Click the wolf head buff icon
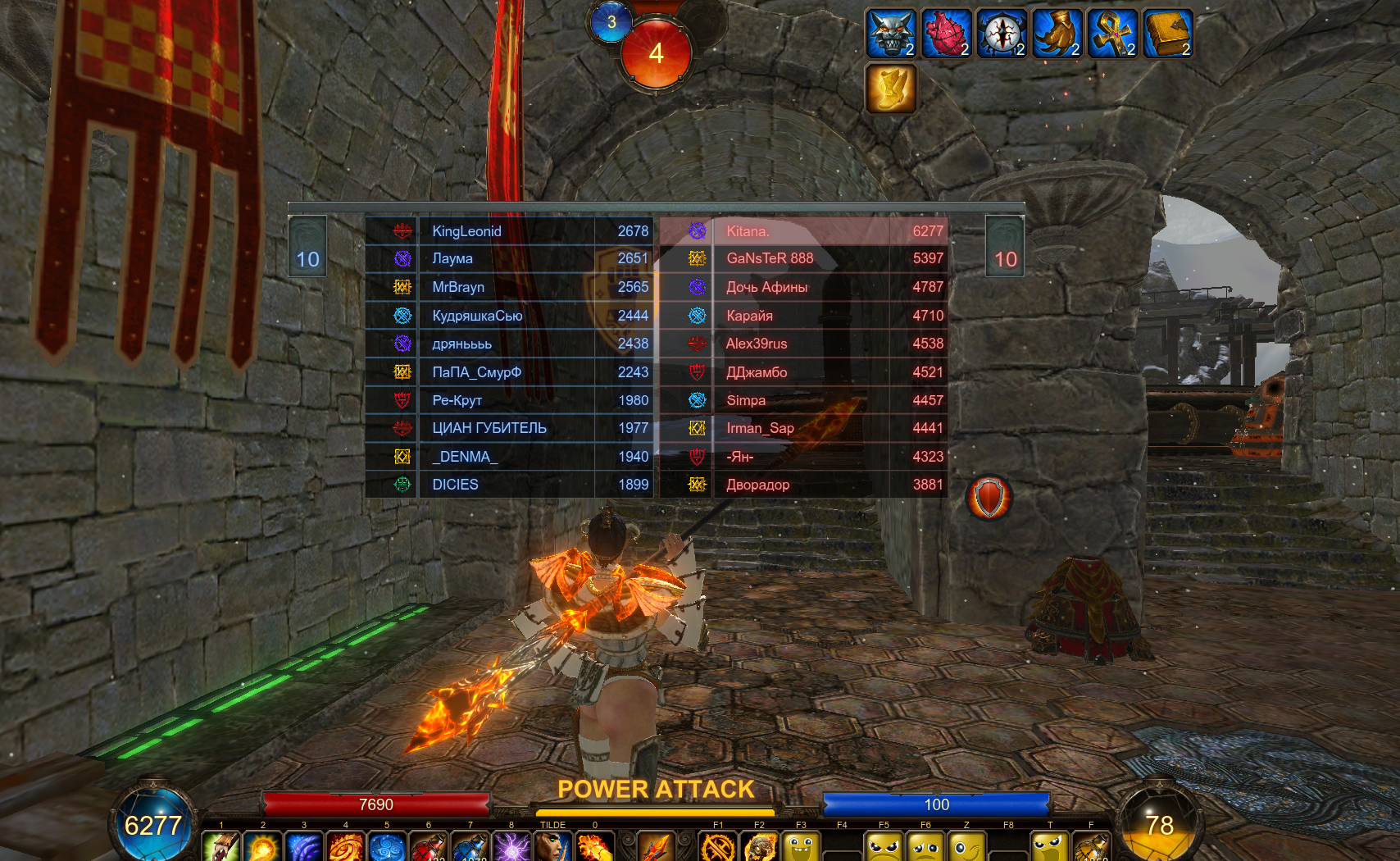 891,34
